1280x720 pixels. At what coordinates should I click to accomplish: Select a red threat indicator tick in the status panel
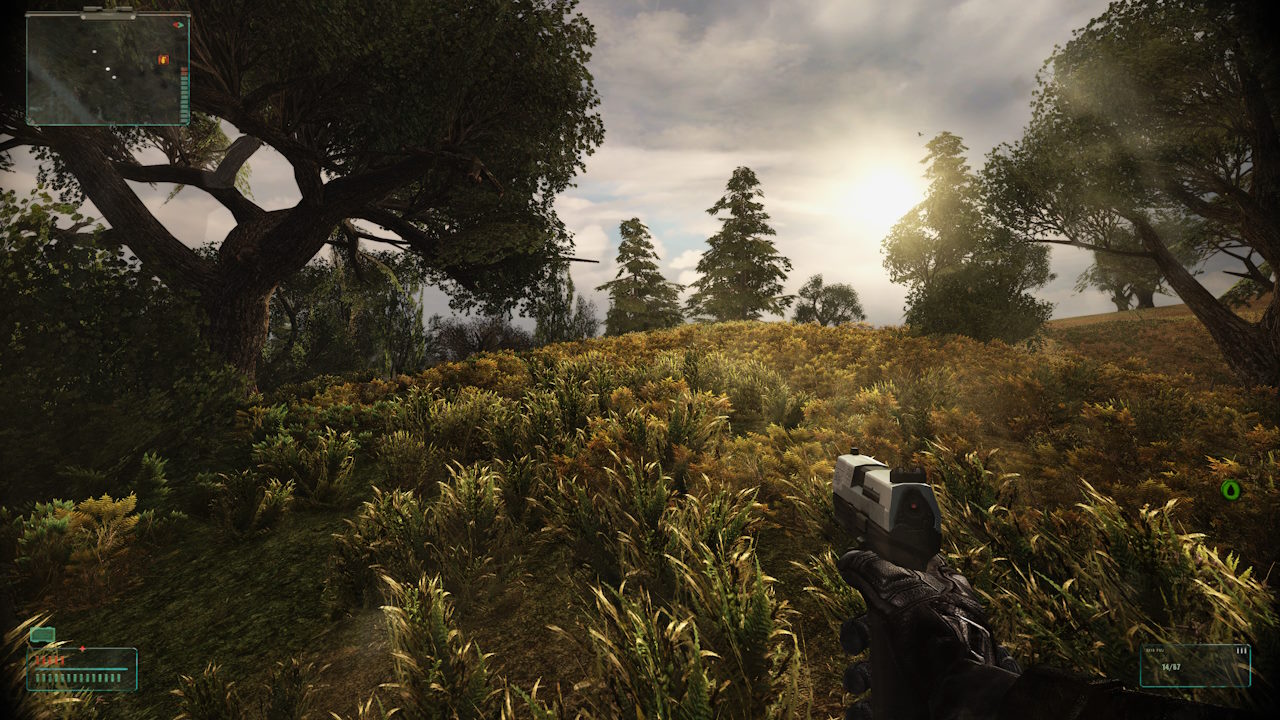50,660
